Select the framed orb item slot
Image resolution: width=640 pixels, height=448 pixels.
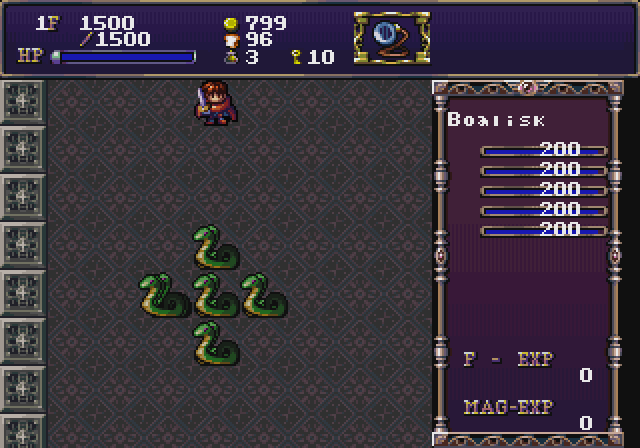(391, 38)
